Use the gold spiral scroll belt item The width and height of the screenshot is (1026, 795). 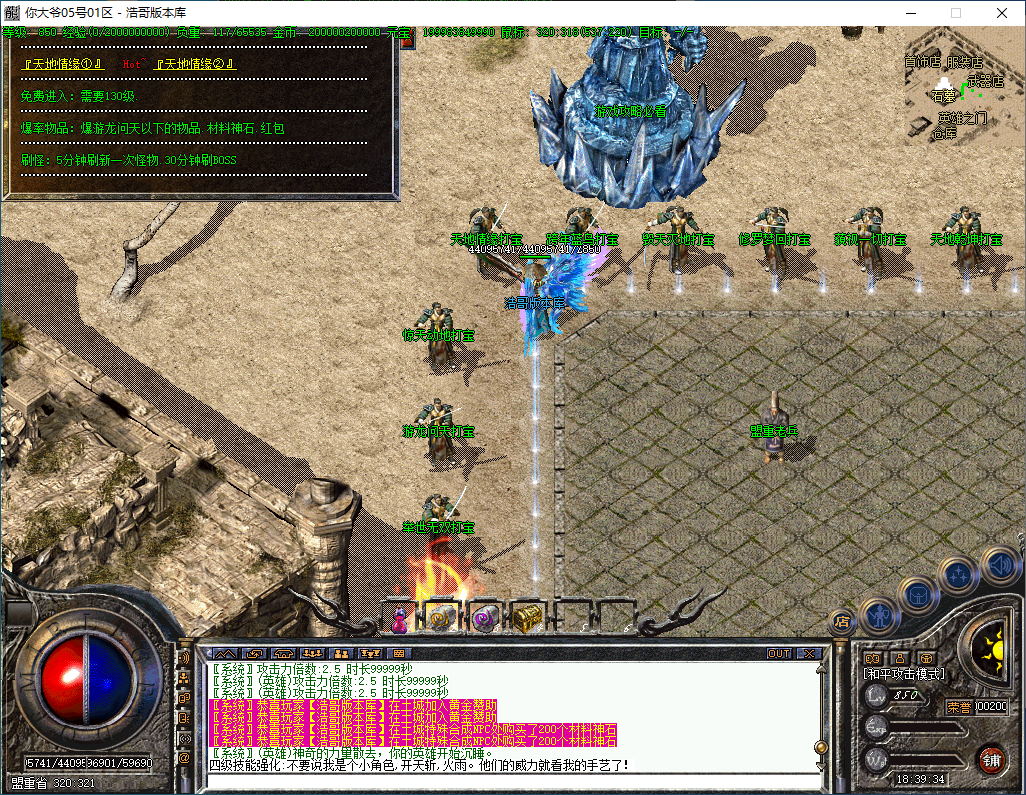[x=441, y=619]
